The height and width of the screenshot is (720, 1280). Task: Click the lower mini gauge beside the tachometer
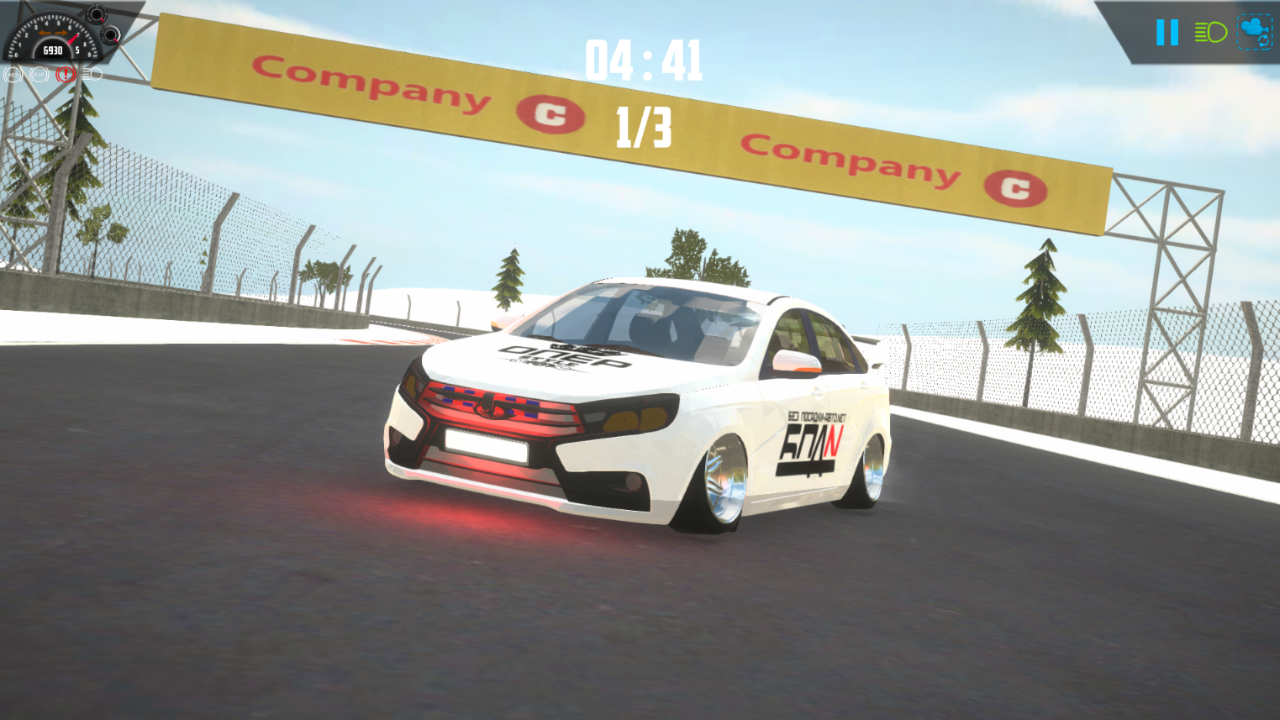coord(111,36)
